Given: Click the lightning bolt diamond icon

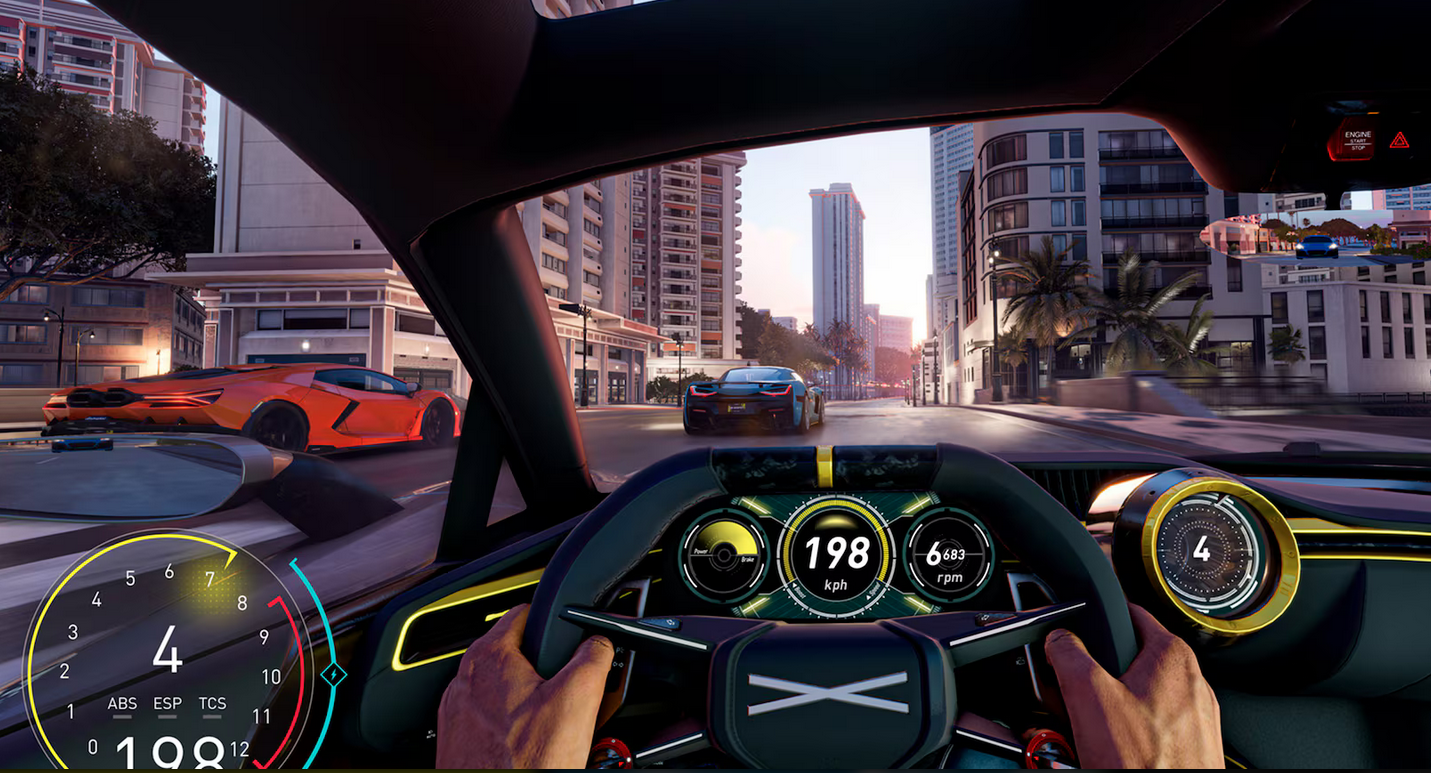Looking at the screenshot, I should [333, 676].
